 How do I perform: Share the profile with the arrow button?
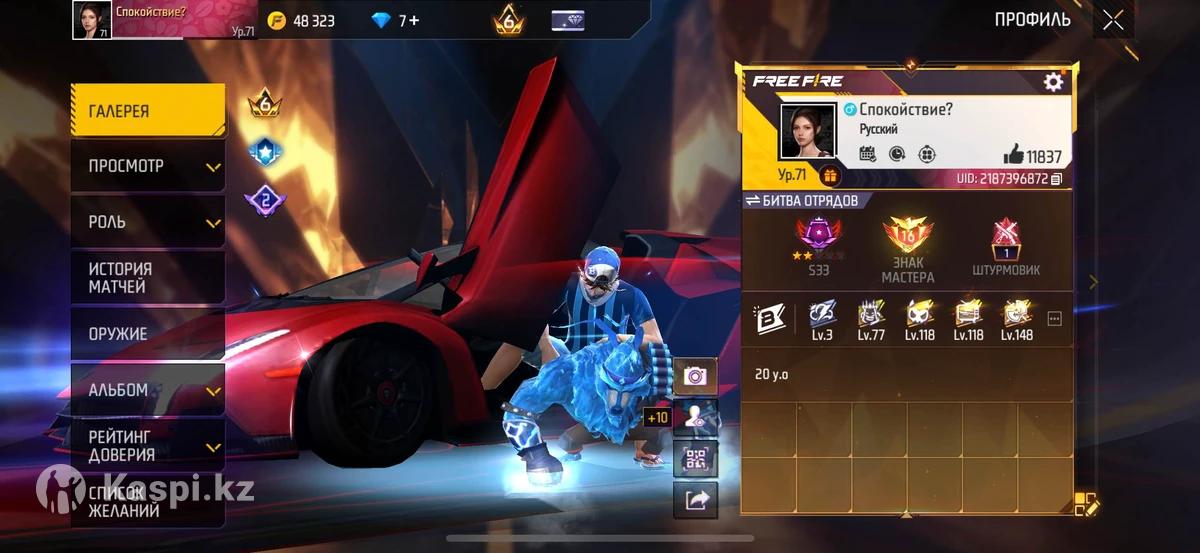695,499
